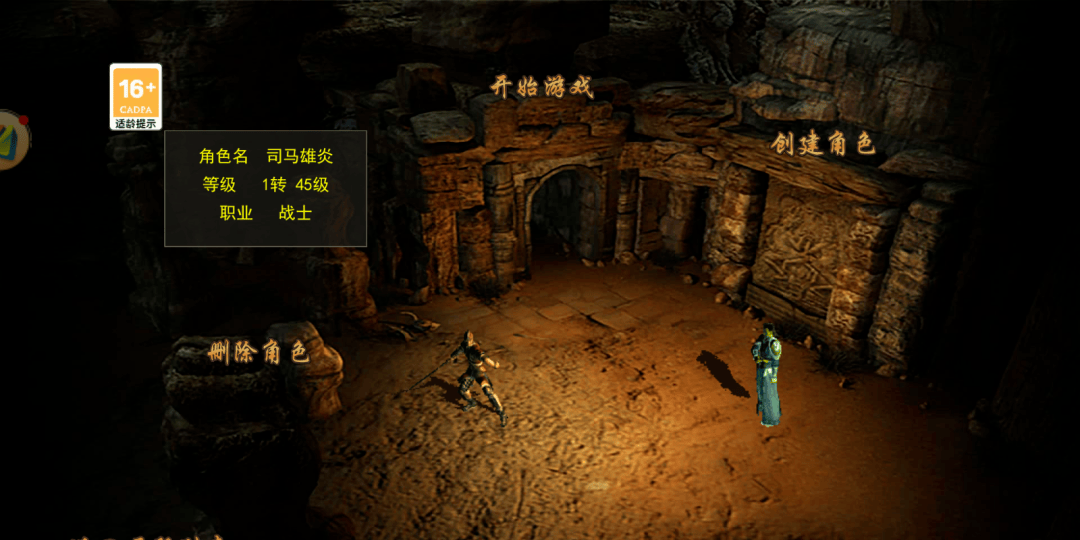Select the warrior character holding a spear
1080x540 pixels.
pyautogui.click(x=476, y=378)
